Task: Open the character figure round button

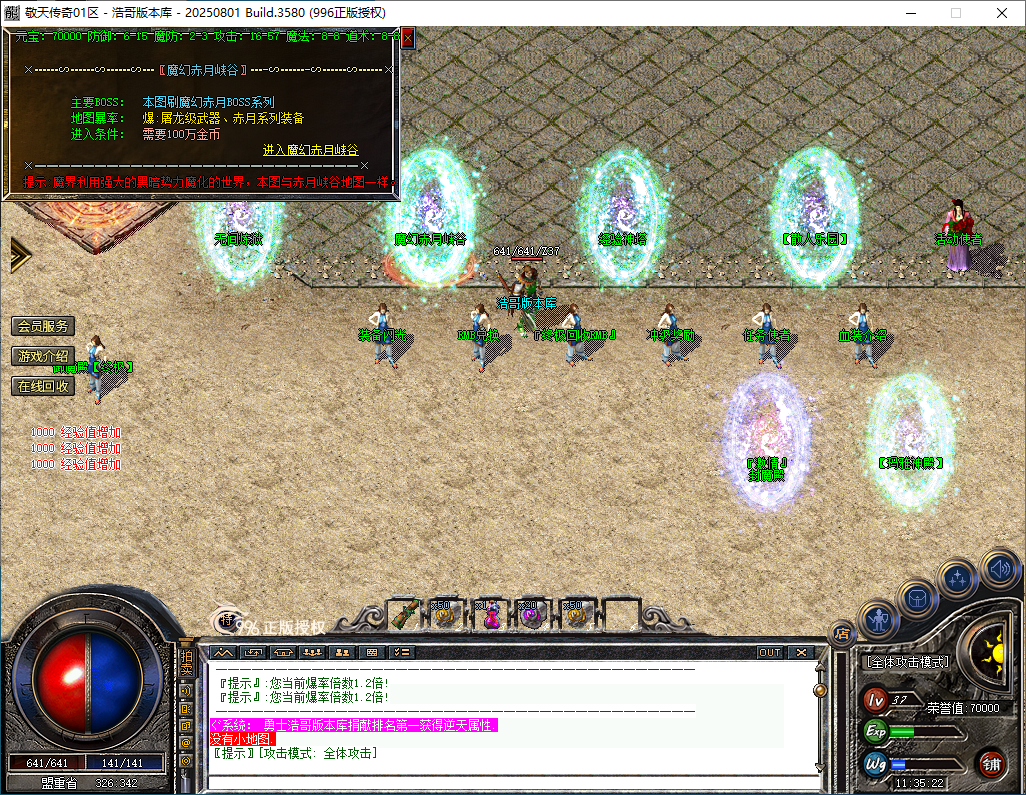Action: 880,620
